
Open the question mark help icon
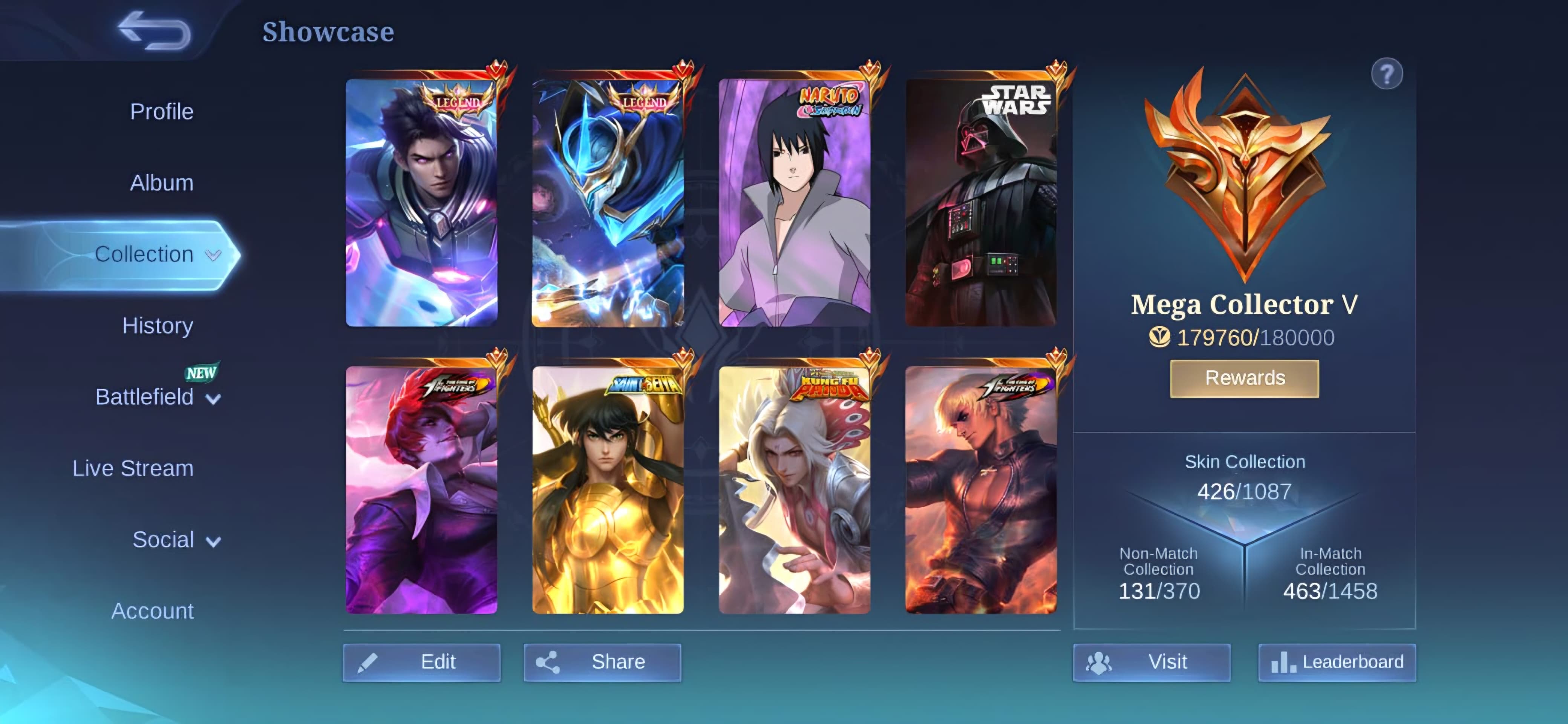1387,74
